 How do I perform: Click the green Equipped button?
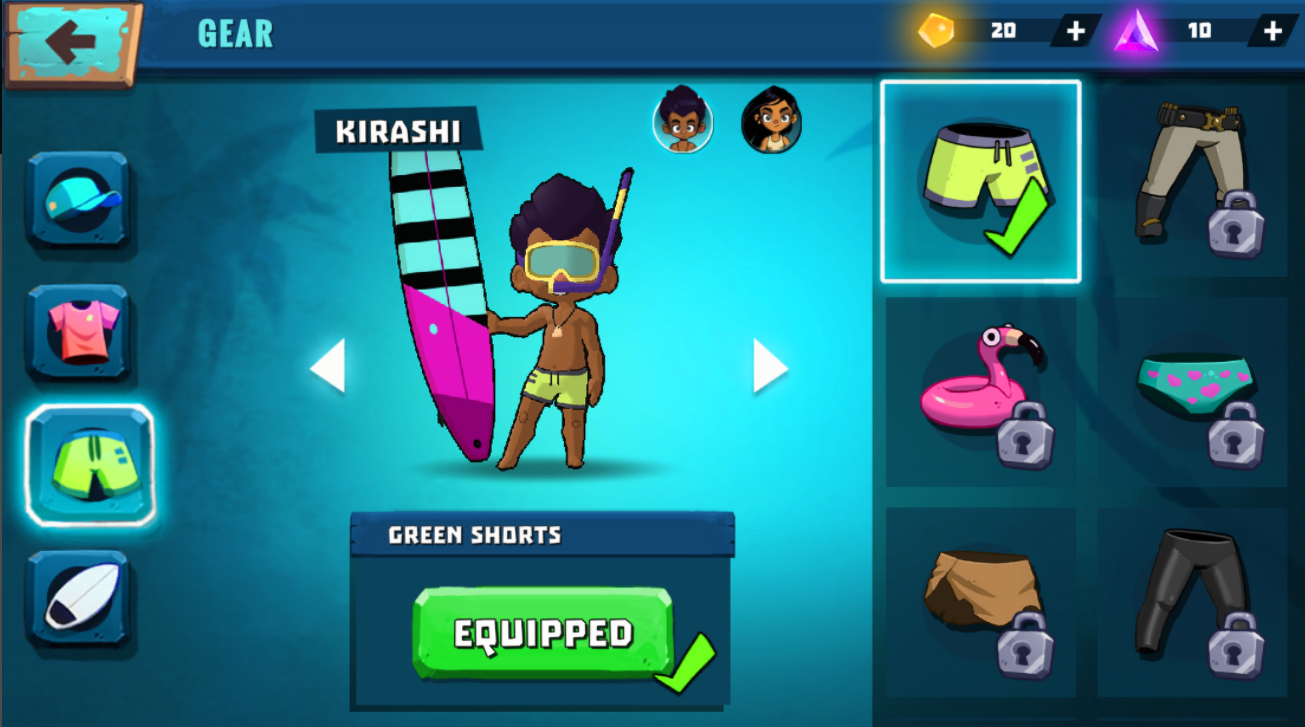point(542,633)
